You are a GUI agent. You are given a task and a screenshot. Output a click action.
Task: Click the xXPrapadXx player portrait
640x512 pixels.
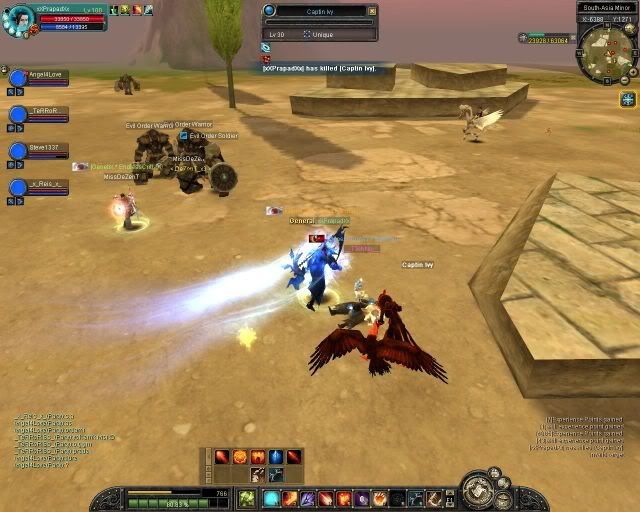coord(16,18)
